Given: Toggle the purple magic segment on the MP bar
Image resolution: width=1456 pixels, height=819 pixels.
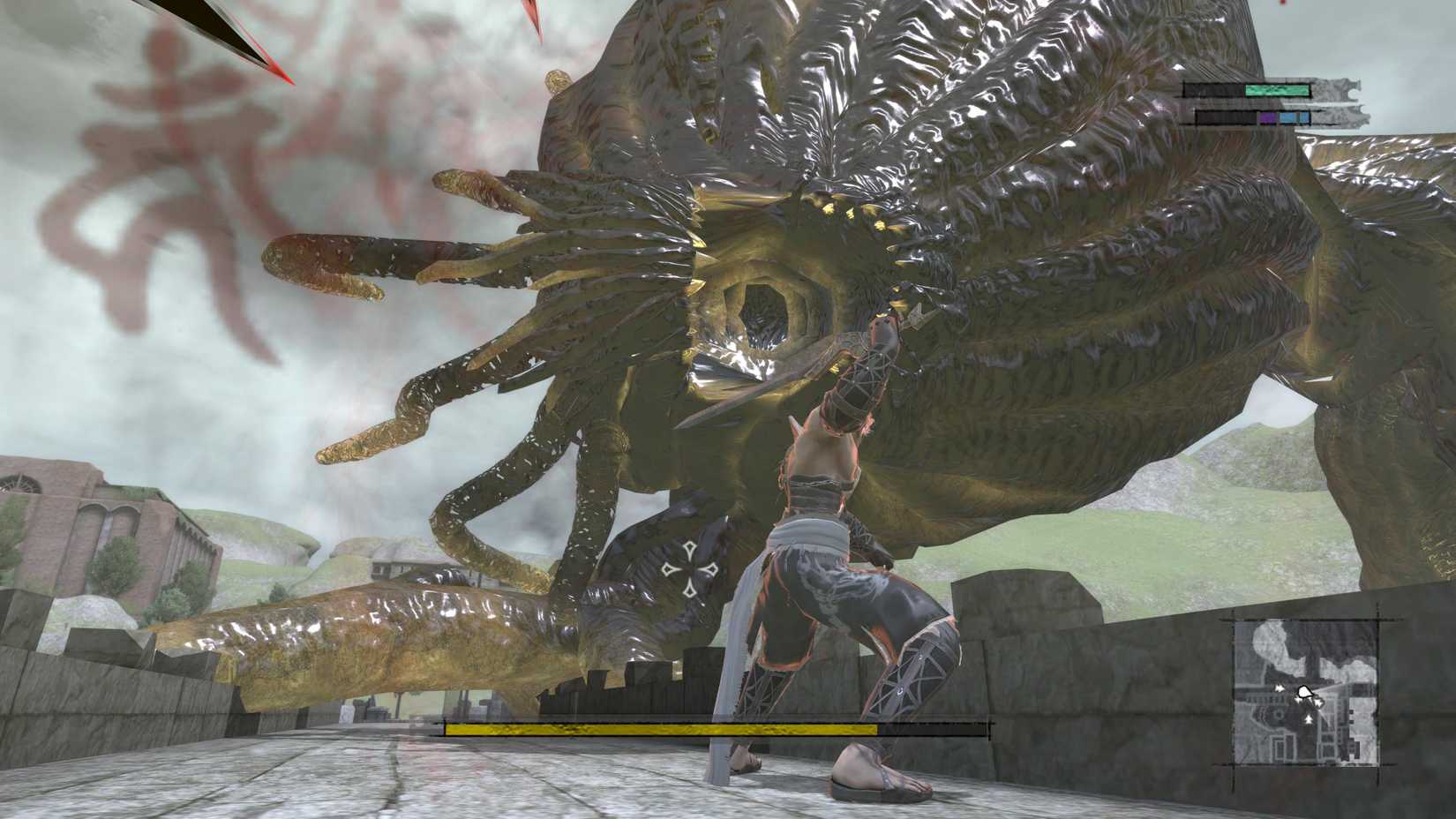Looking at the screenshot, I should [1267, 116].
